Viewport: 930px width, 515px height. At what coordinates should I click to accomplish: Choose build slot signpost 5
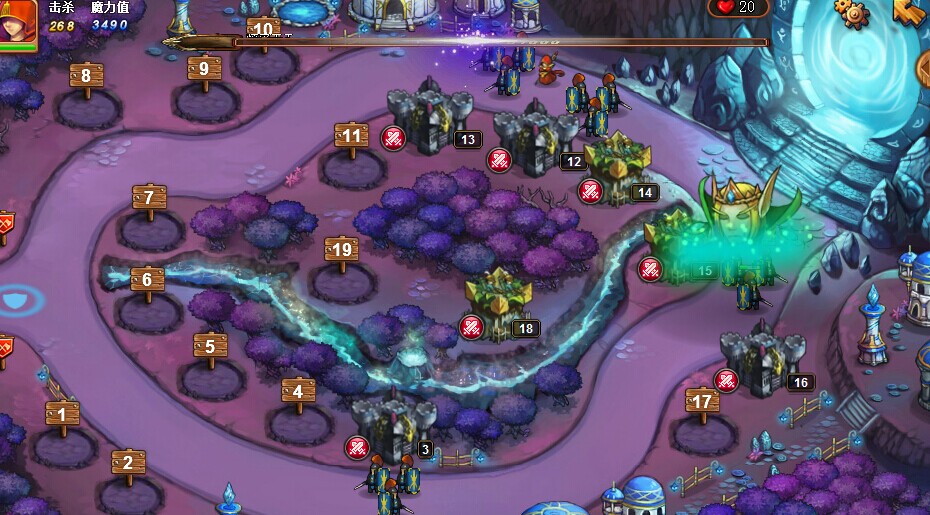coord(210,347)
